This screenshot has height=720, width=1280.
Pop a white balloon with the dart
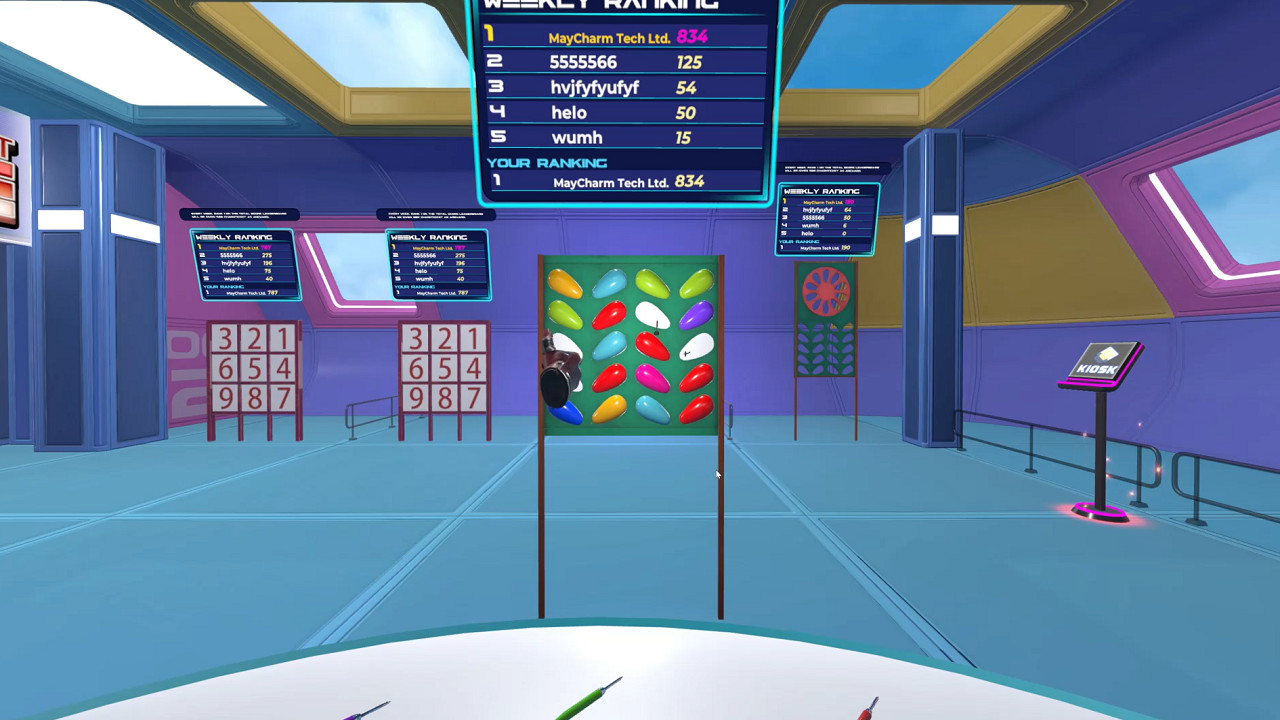point(653,313)
